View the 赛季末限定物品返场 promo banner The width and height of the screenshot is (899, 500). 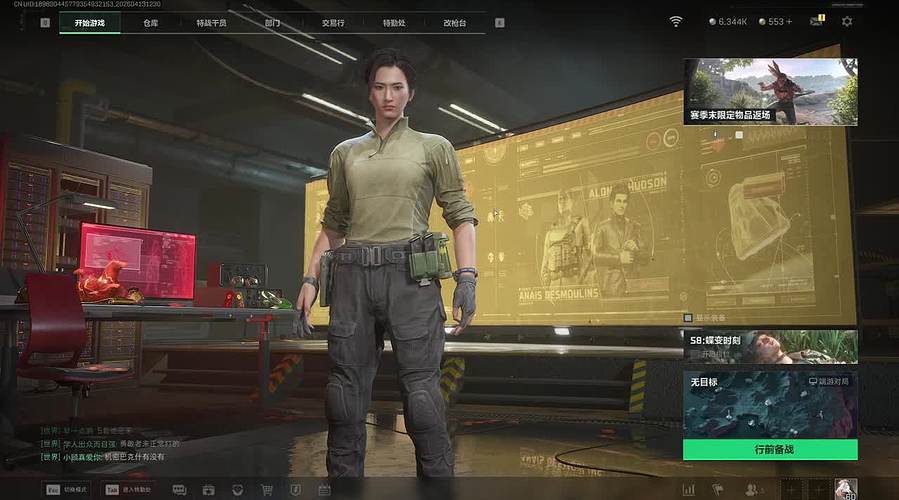(x=769, y=91)
